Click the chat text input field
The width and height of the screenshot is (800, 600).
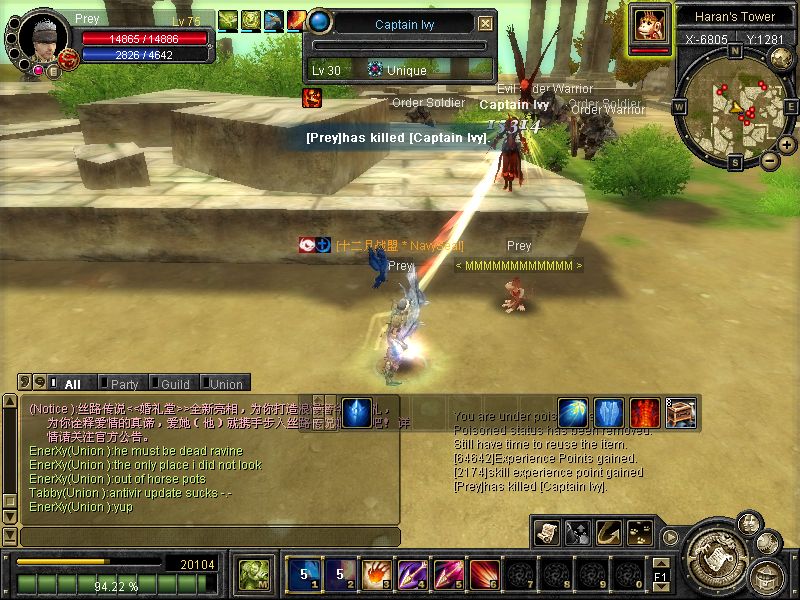208,537
